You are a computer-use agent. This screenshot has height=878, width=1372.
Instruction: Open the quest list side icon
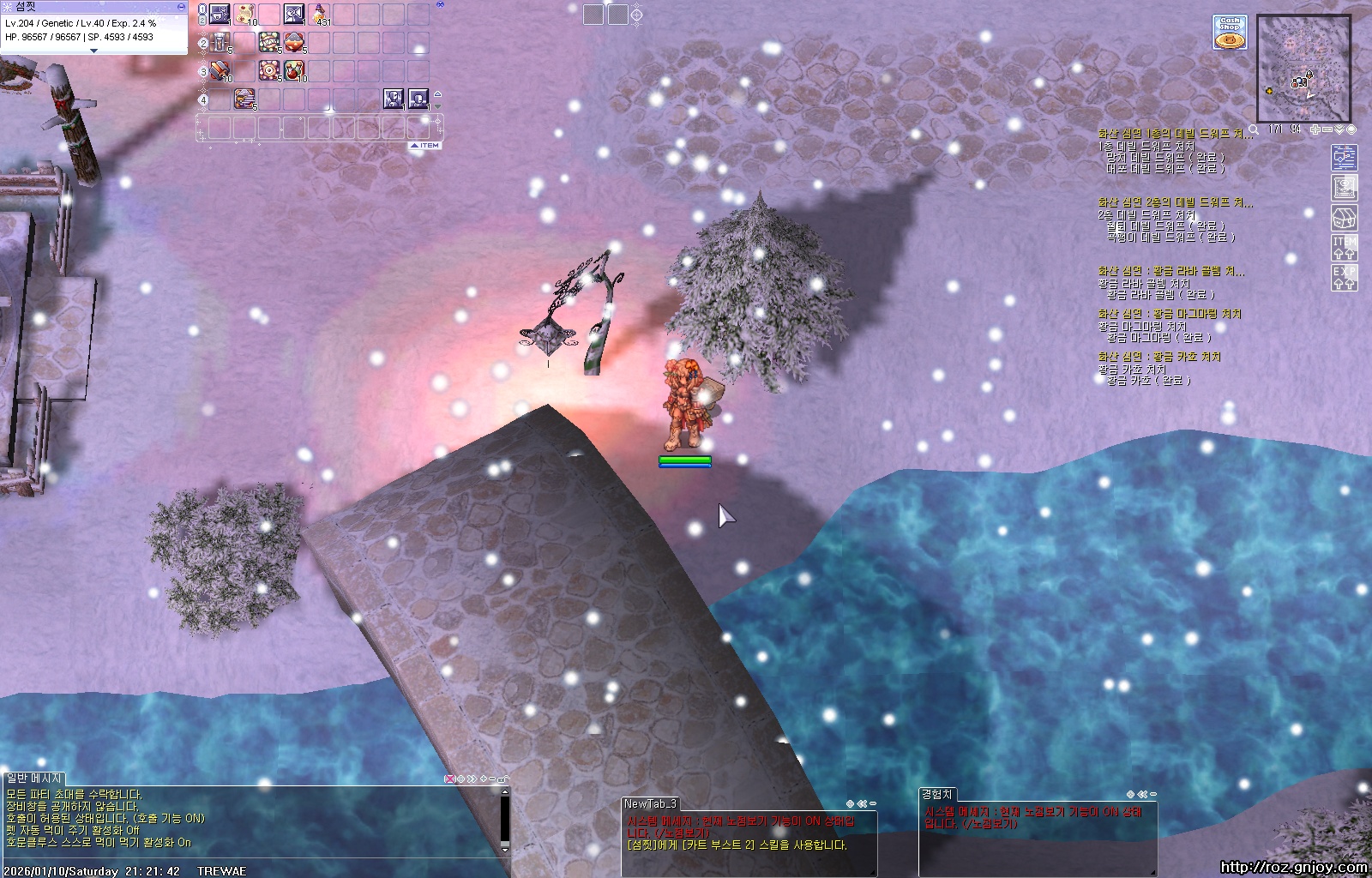(x=1344, y=157)
